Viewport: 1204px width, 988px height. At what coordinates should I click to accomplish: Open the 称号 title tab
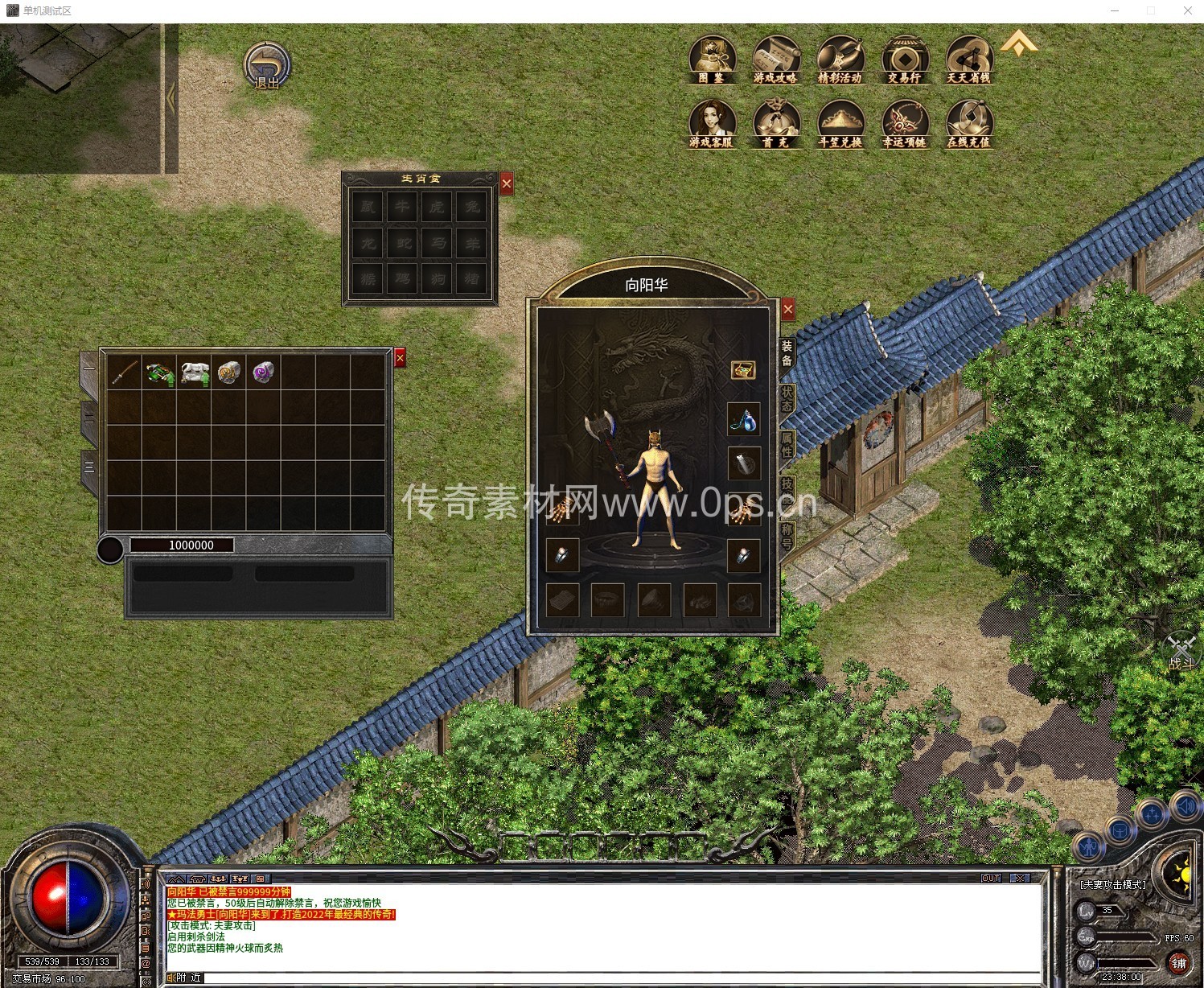click(787, 535)
